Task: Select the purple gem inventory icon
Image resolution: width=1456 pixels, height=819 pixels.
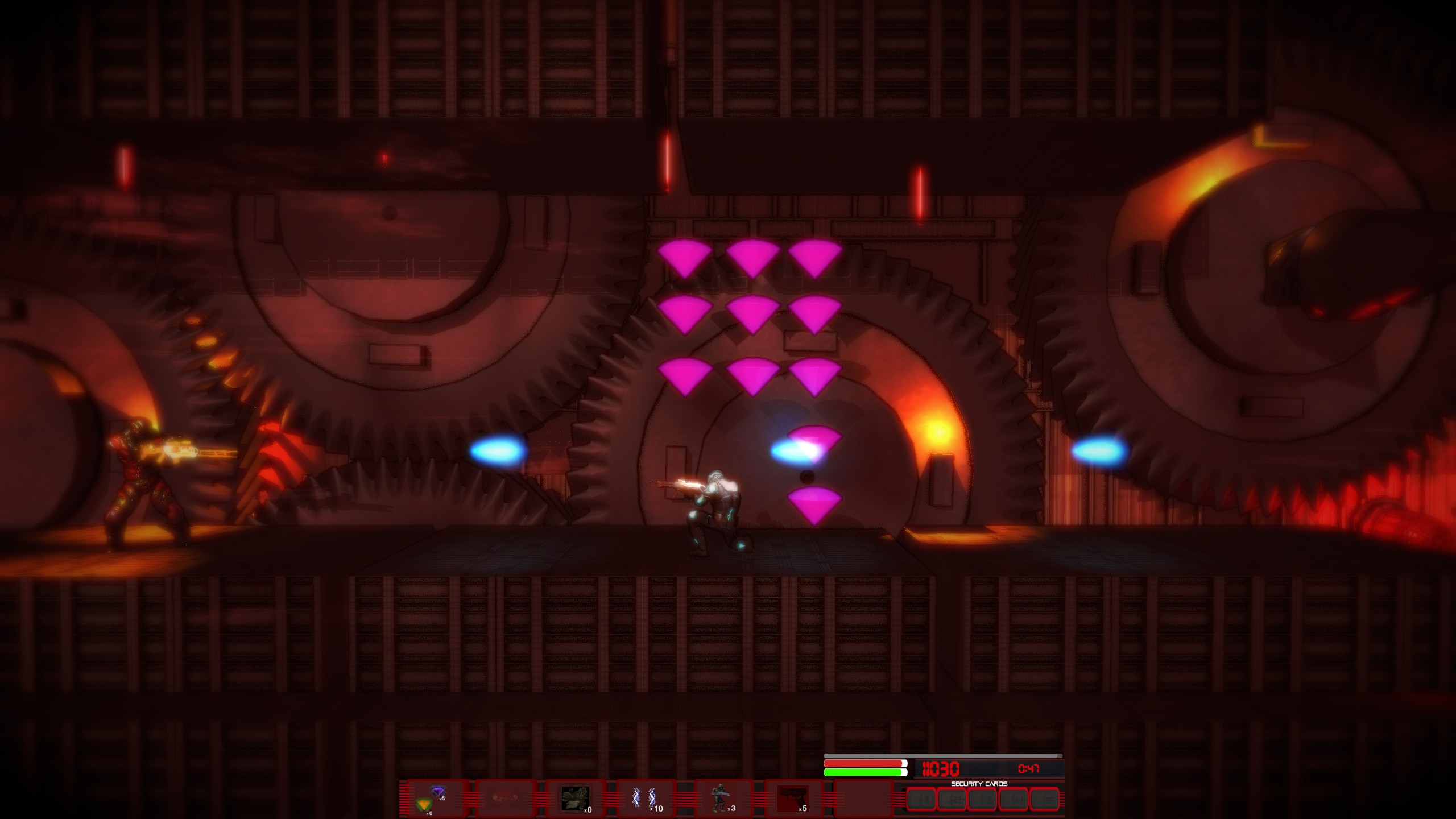Action: (x=439, y=791)
